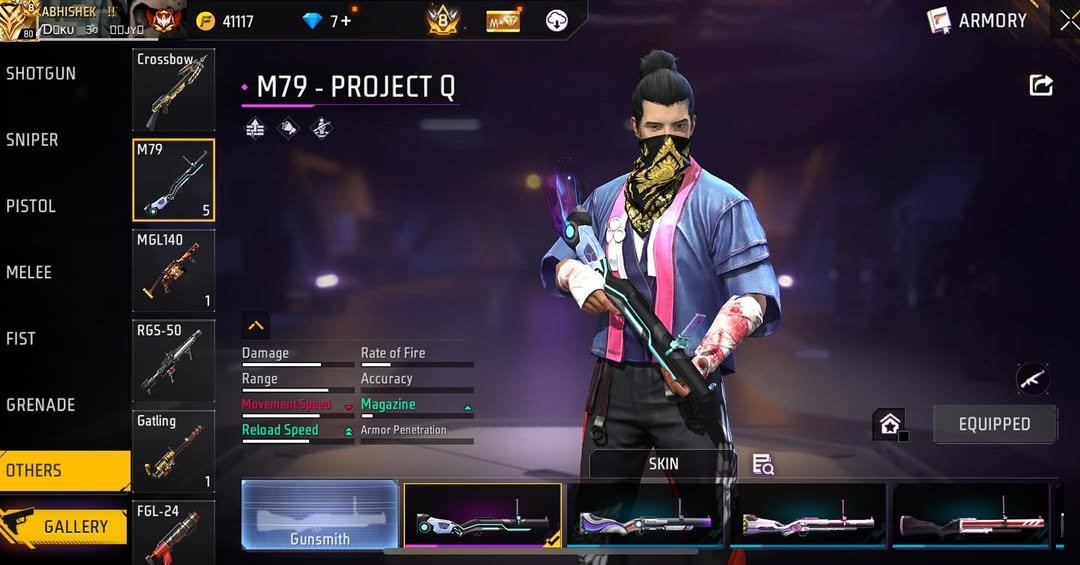Screen dimensions: 1080x565
Task: Pick the RGS-50 weapon tile
Action: click(173, 360)
